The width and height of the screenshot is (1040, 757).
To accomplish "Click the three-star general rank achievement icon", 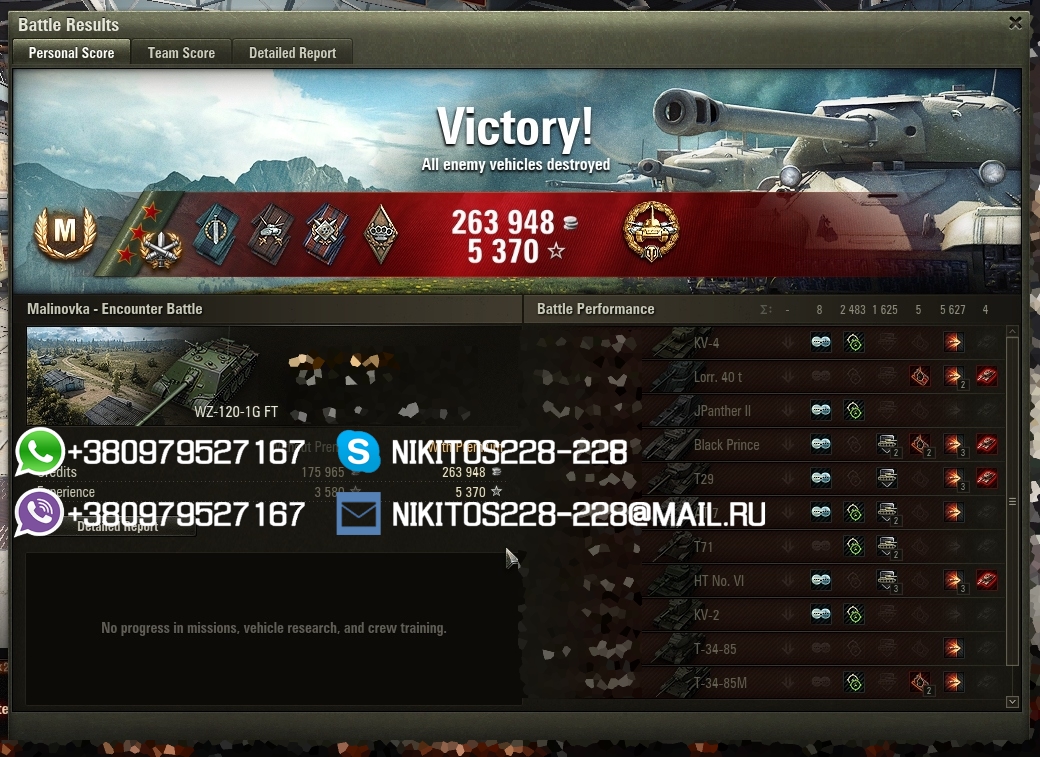I will point(146,236).
